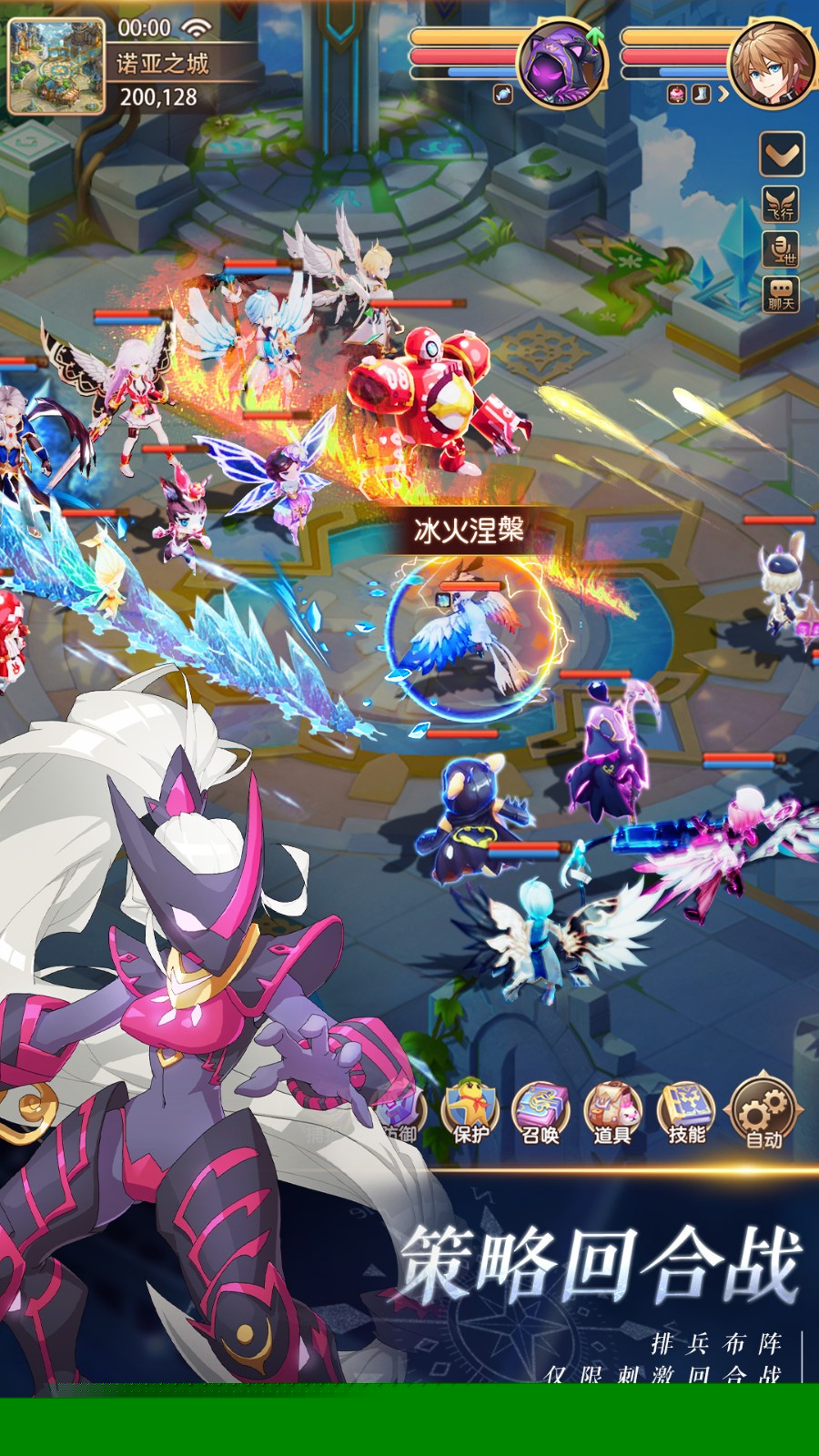Inspect the pet's blue status buff icon

click(x=503, y=94)
